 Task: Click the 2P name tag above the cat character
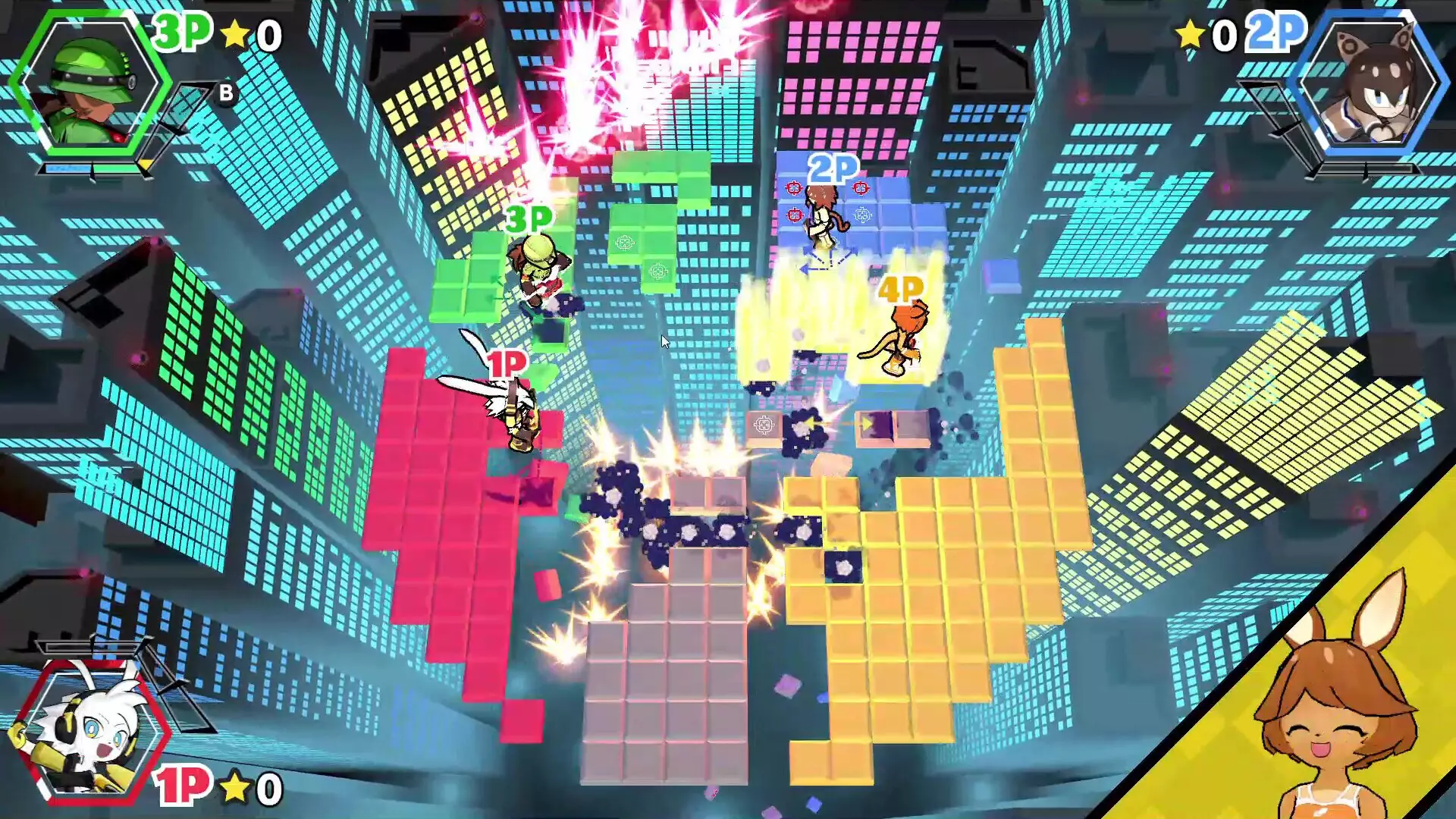click(x=833, y=168)
